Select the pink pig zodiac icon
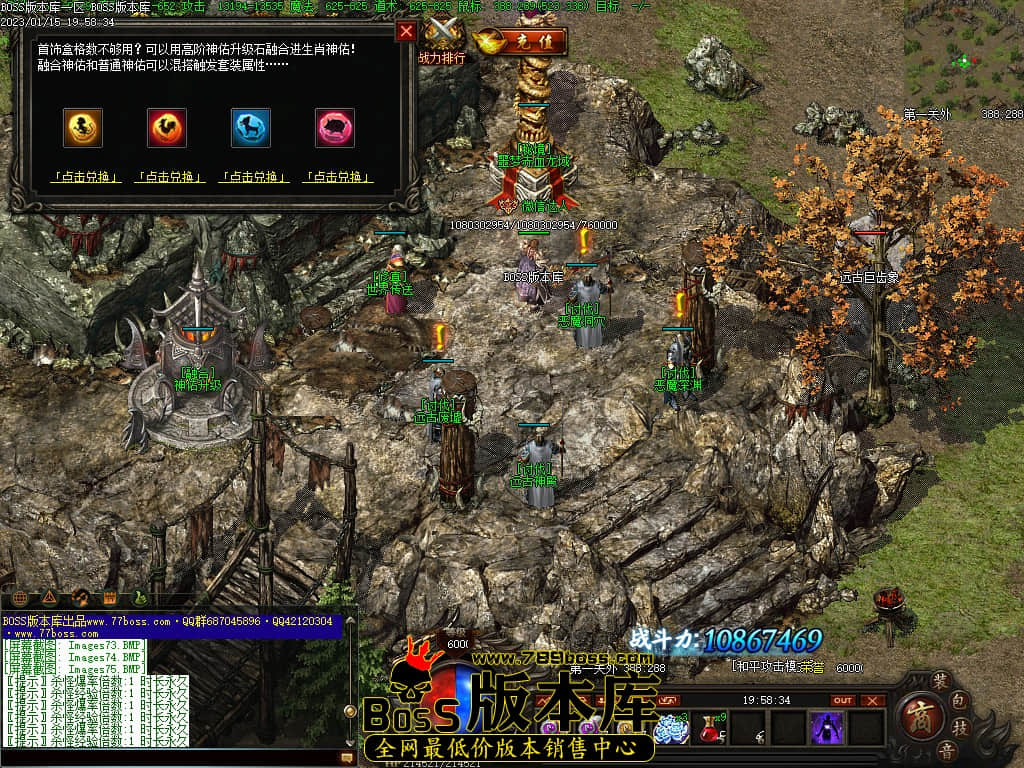 tap(335, 128)
